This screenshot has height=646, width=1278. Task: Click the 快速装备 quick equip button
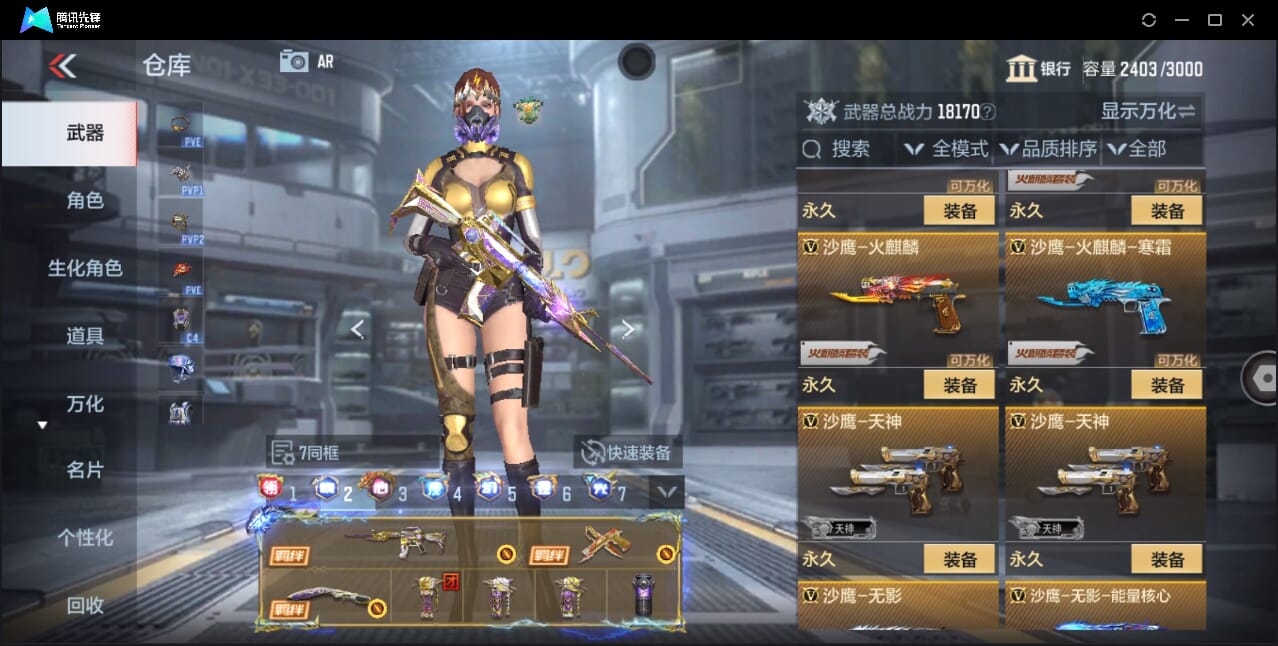[x=627, y=452]
